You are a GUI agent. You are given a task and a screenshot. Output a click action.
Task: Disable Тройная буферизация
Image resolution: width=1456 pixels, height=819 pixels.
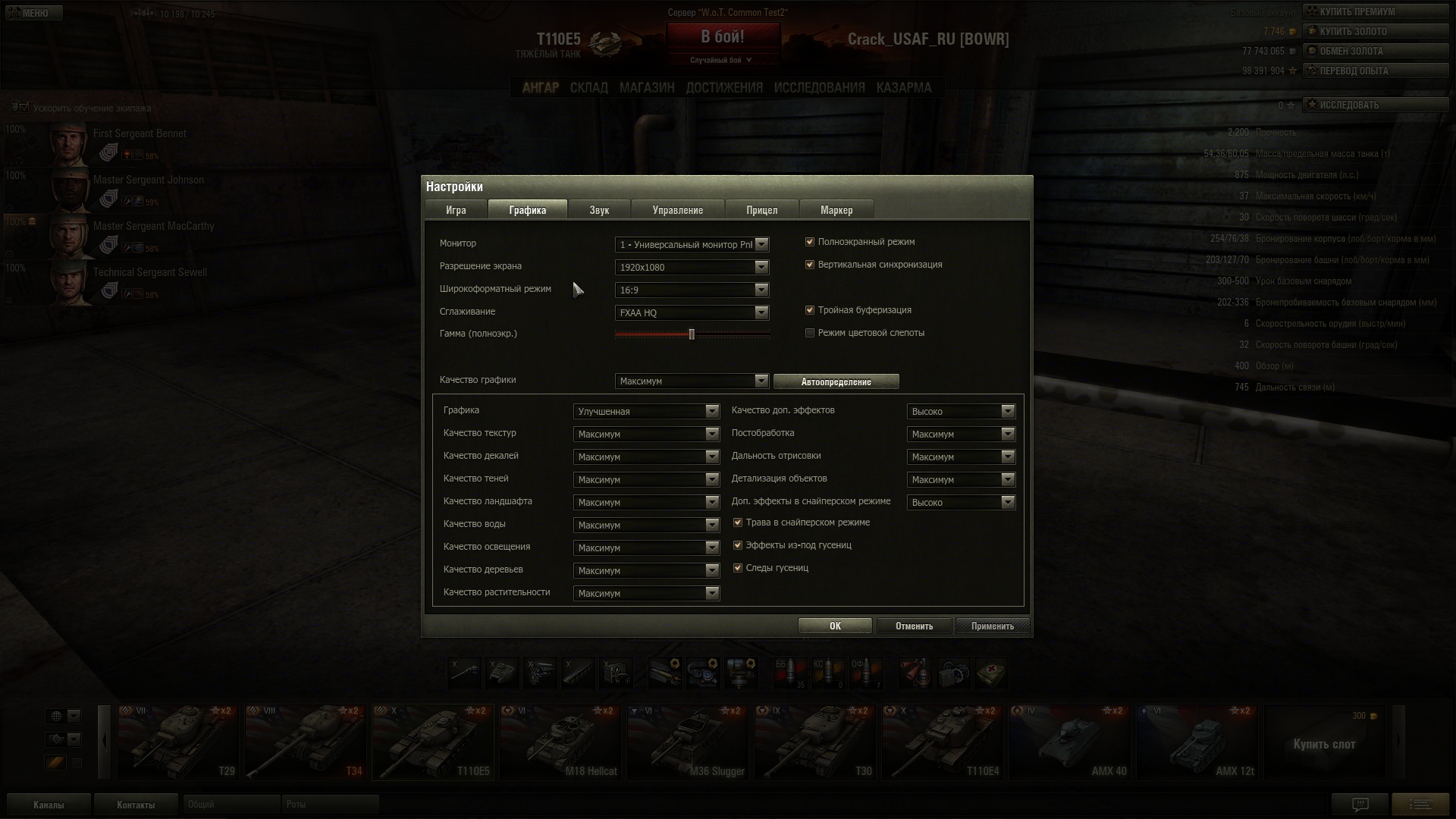(810, 310)
